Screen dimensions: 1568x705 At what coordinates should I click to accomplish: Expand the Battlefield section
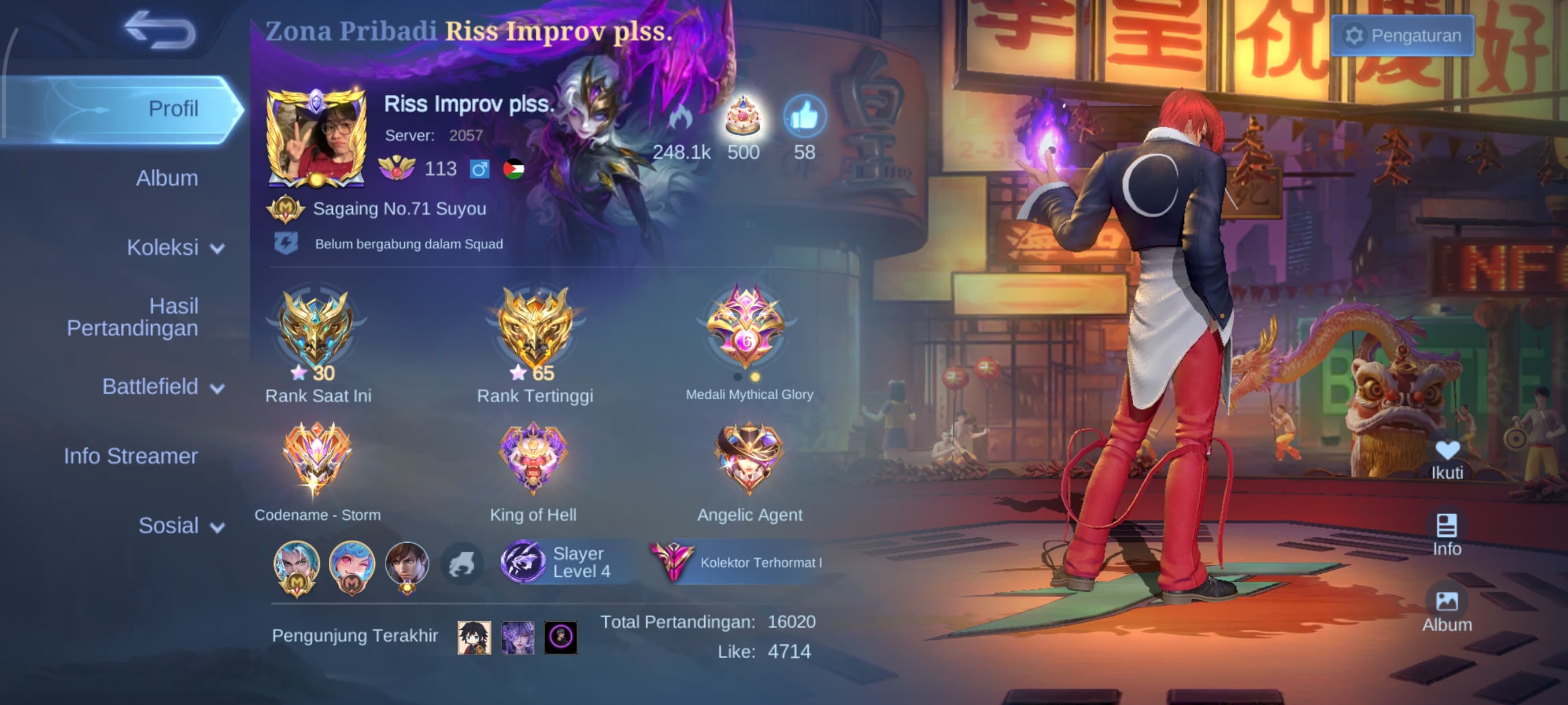162,387
